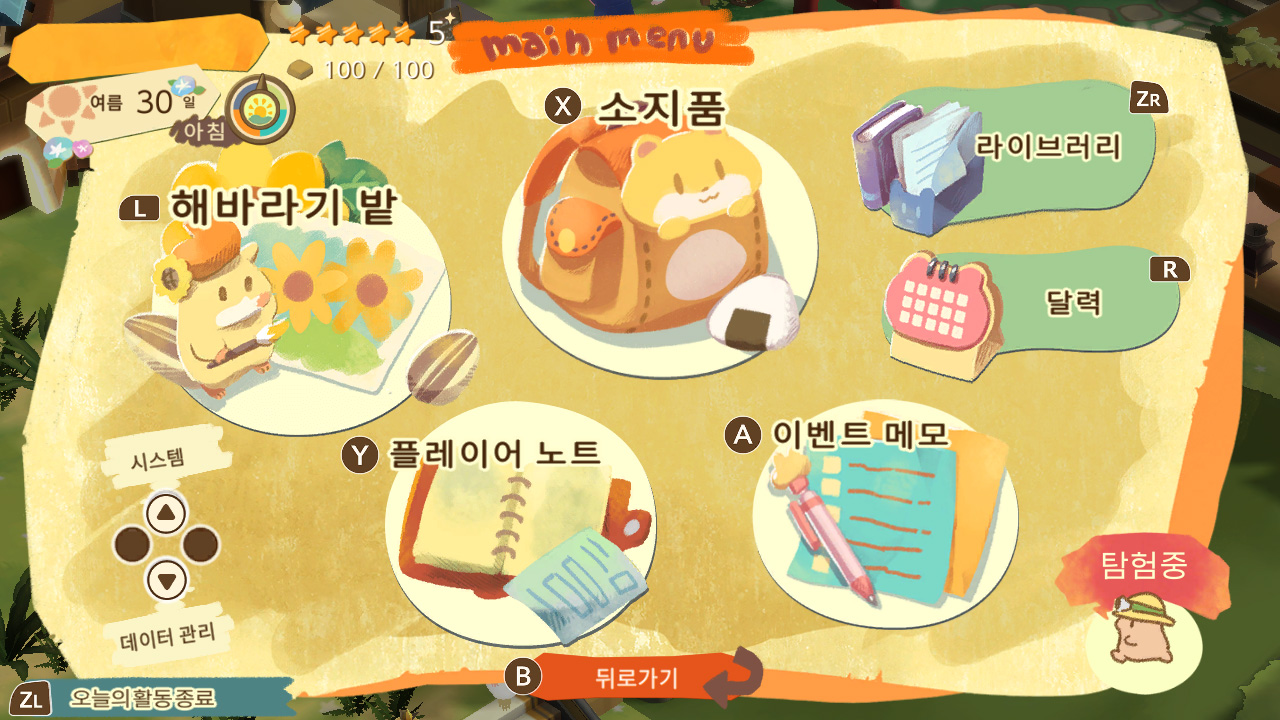
Task: Open the 이벤트 메모 event memo
Action: pyautogui.click(x=885, y=520)
